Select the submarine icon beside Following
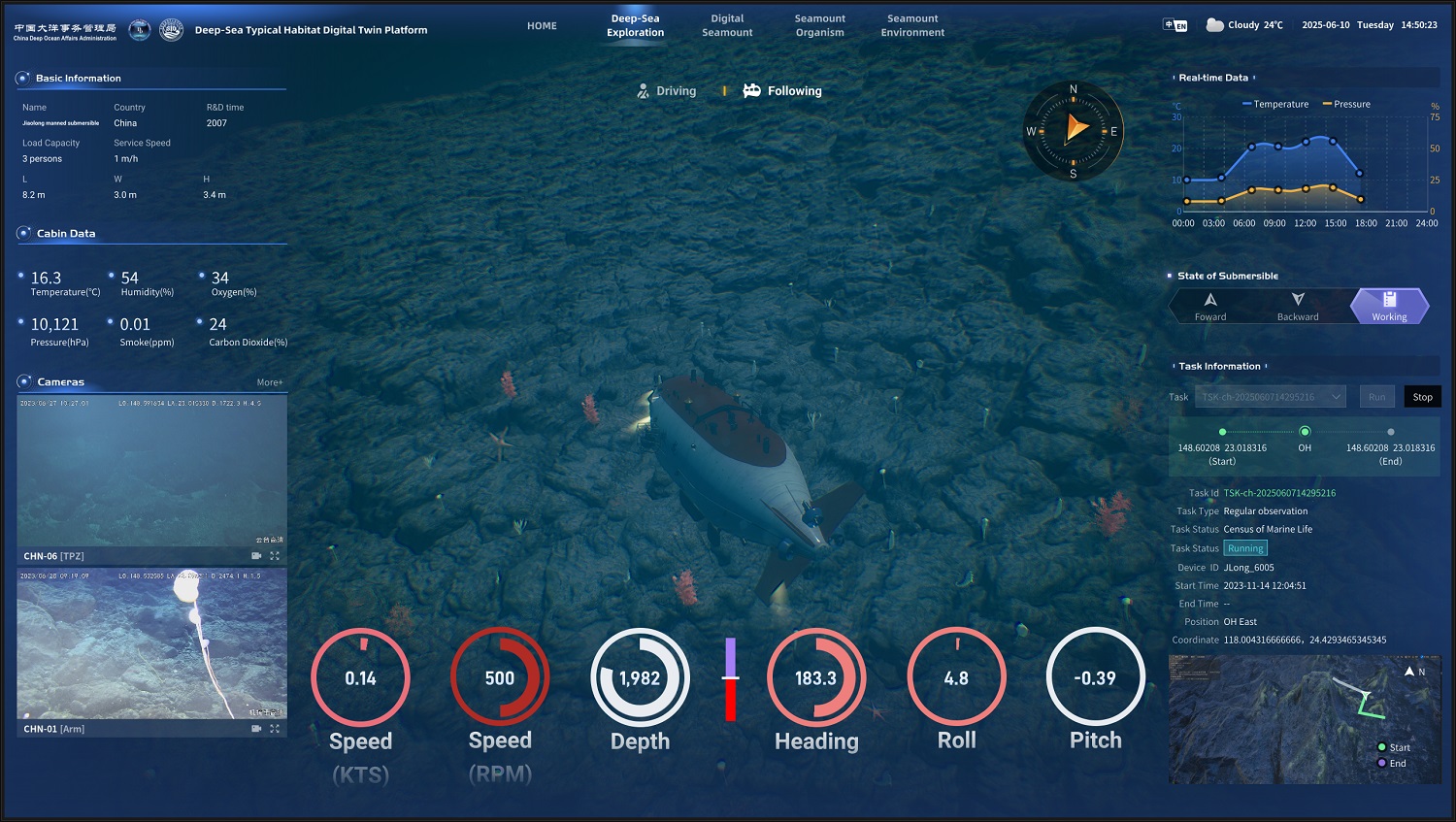 [751, 90]
